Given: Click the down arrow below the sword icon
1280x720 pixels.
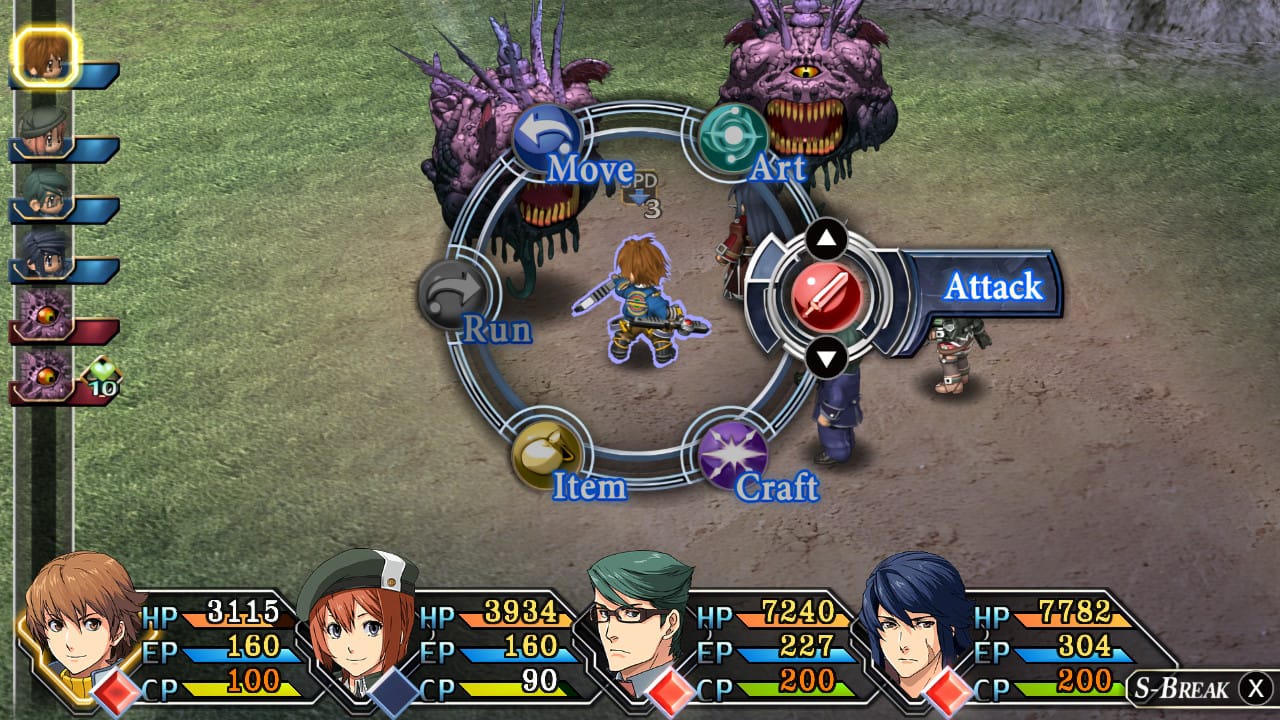Looking at the screenshot, I should pos(826,356).
